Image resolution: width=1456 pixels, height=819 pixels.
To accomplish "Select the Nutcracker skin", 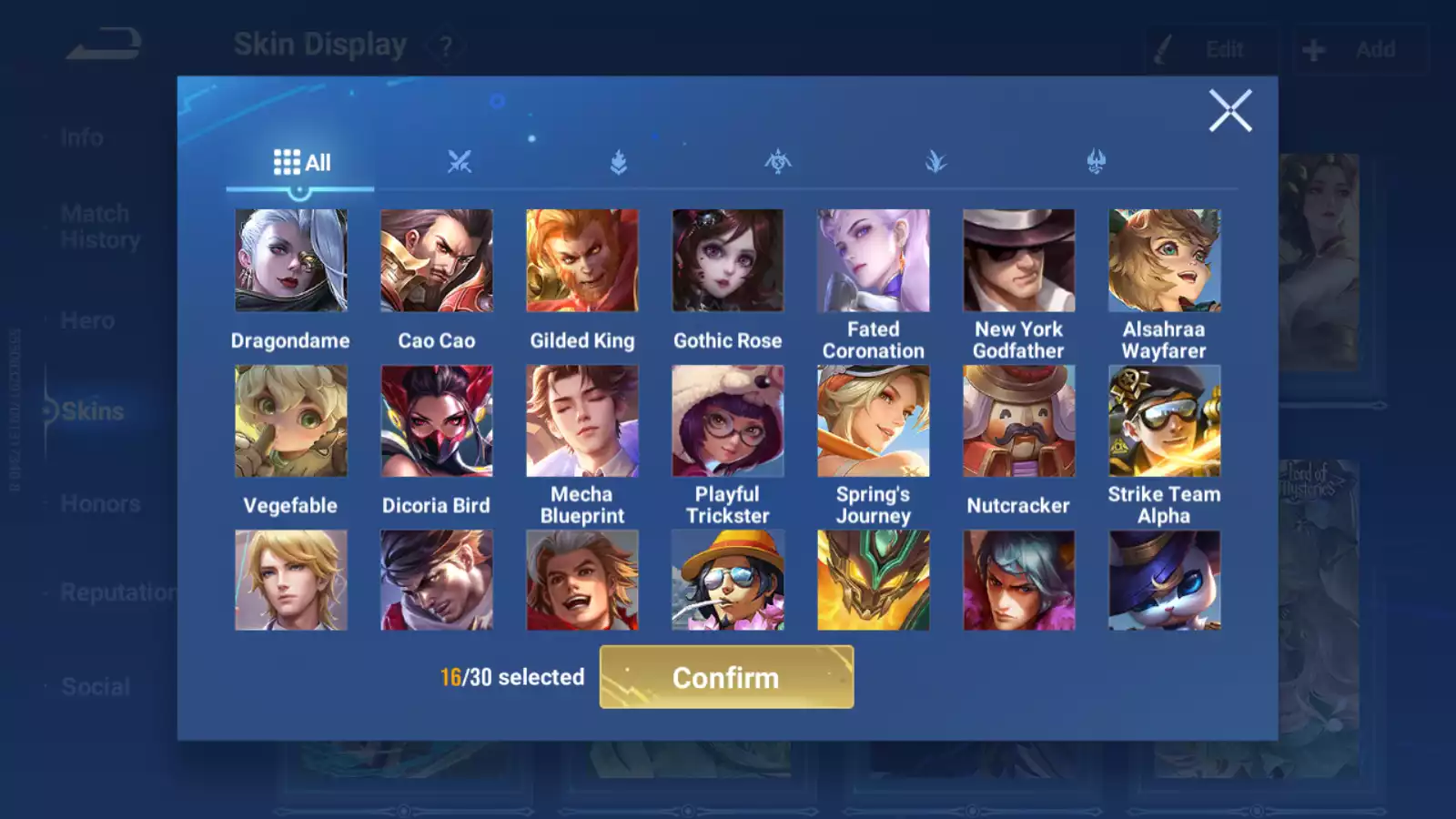I will [x=1018, y=421].
